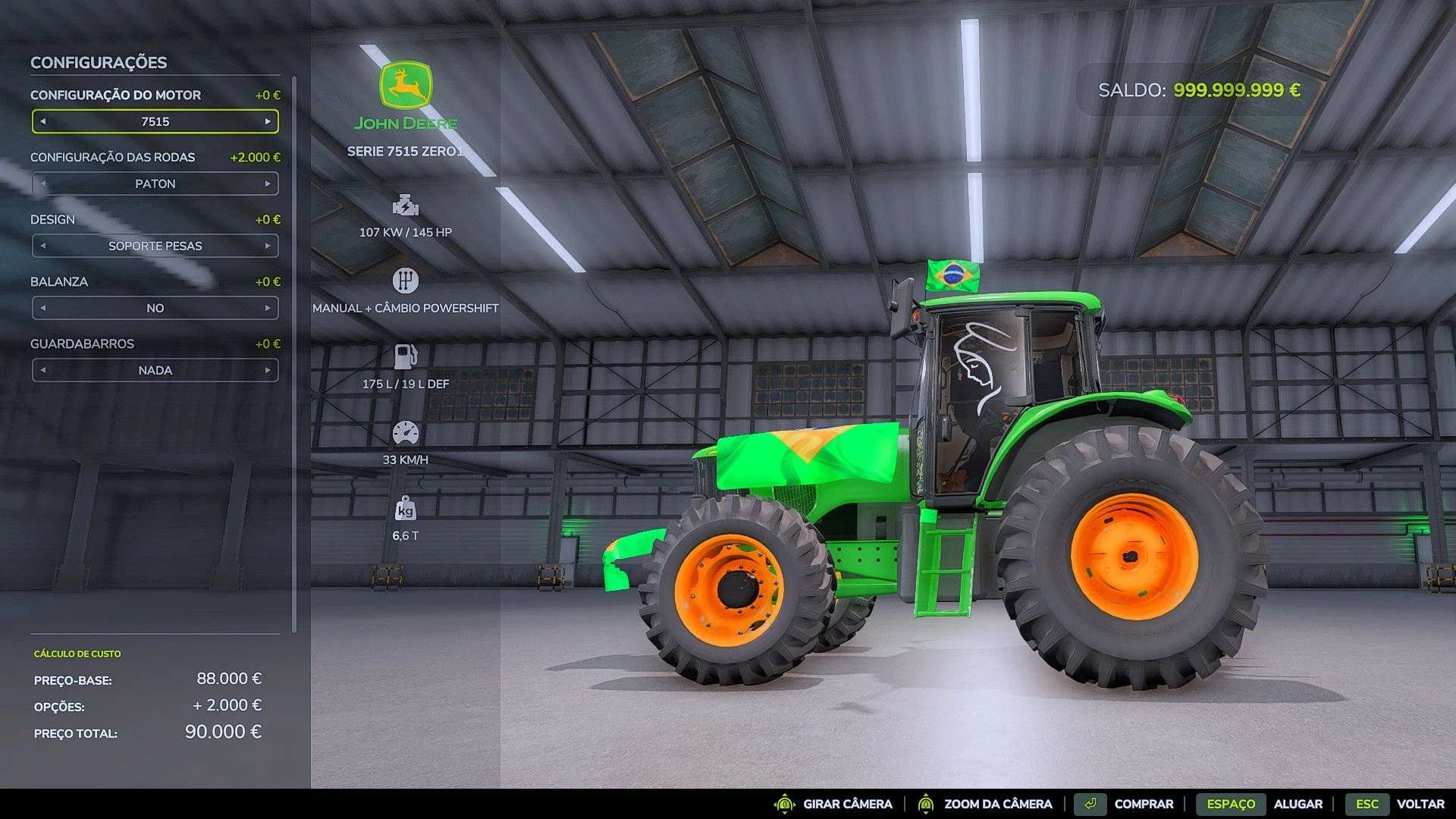
Task: Cycle Guardabarros forward from NADA
Action: tap(268, 370)
